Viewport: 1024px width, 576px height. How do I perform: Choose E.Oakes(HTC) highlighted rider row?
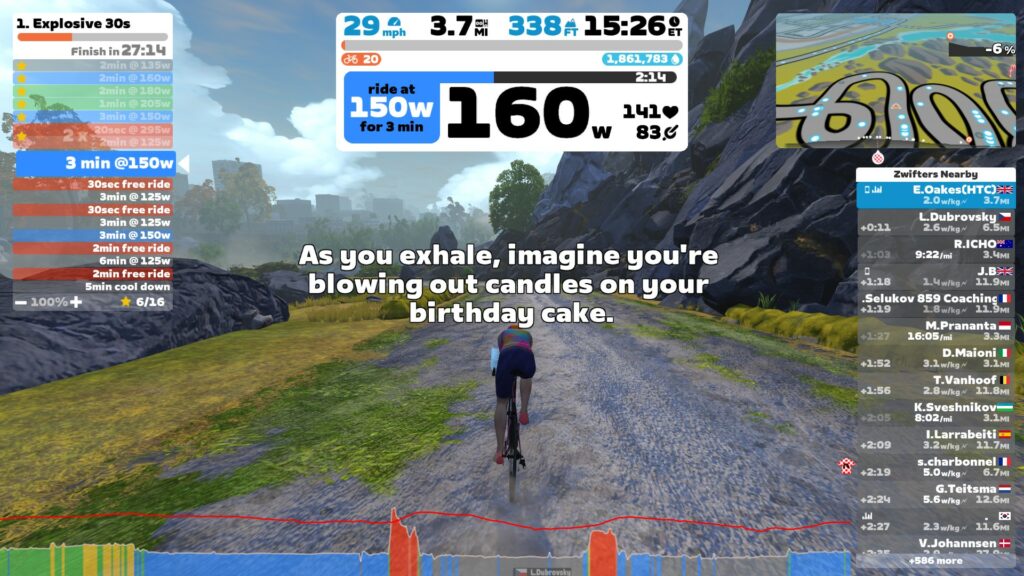[x=935, y=194]
